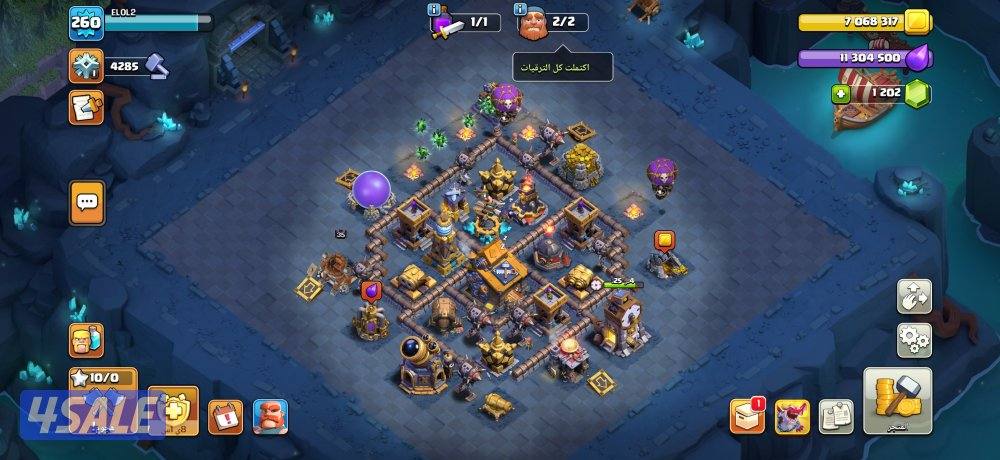Open the calendar events button
Screen dimensions: 1000x460
point(225,415)
